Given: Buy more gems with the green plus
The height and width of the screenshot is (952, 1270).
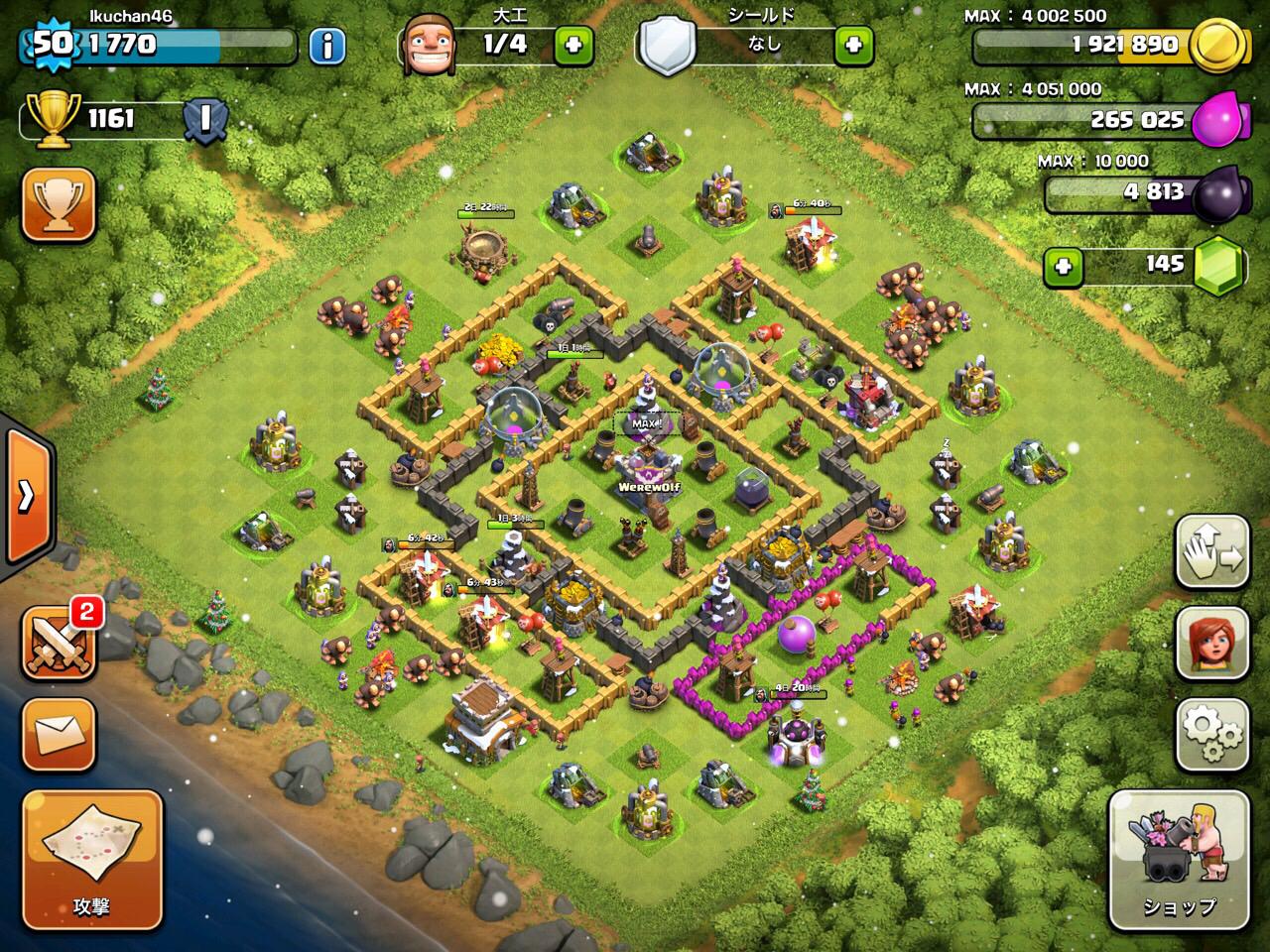Looking at the screenshot, I should click(x=1063, y=265).
